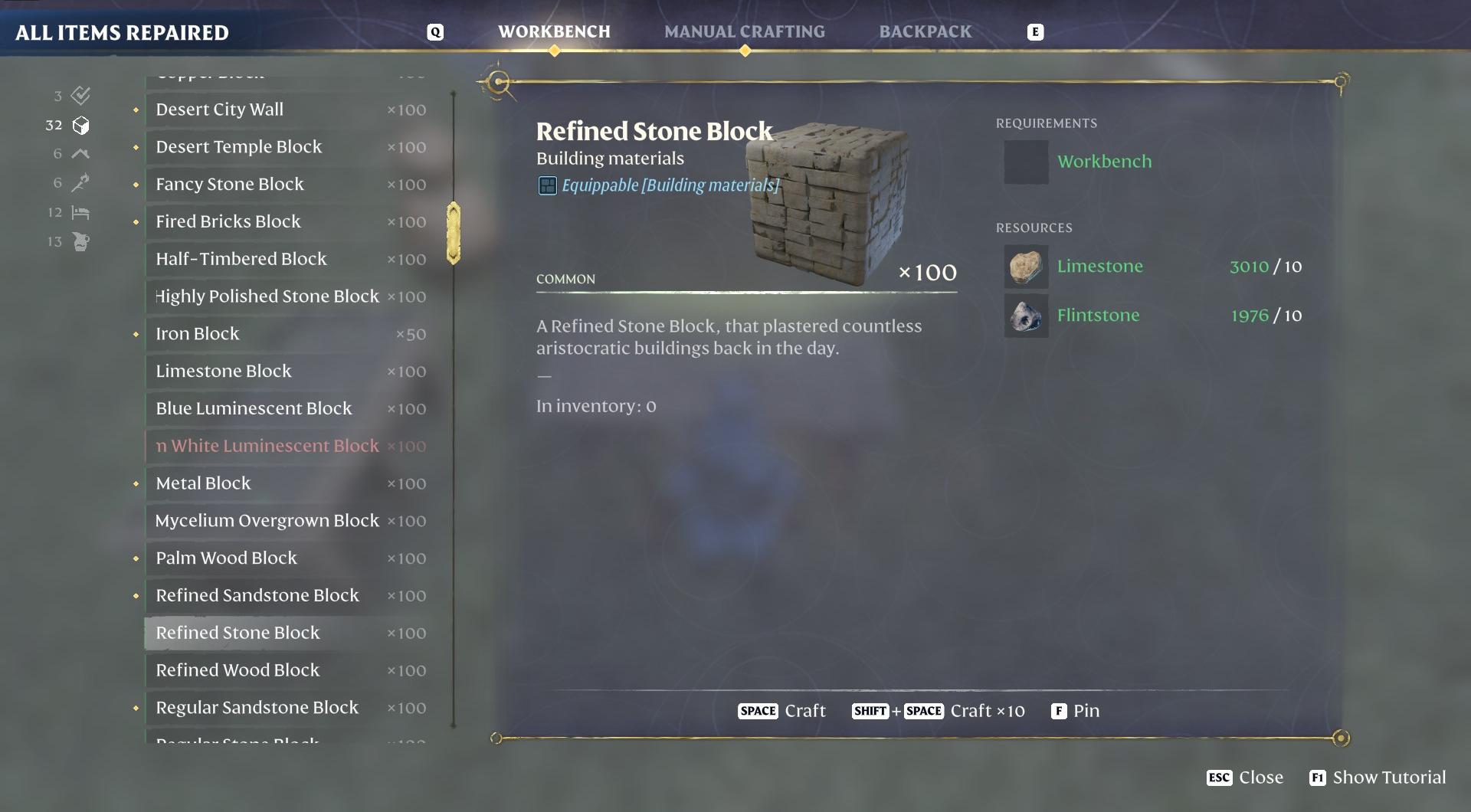Select the torch lighting category icon
The width and height of the screenshot is (1471, 812).
pos(79,182)
